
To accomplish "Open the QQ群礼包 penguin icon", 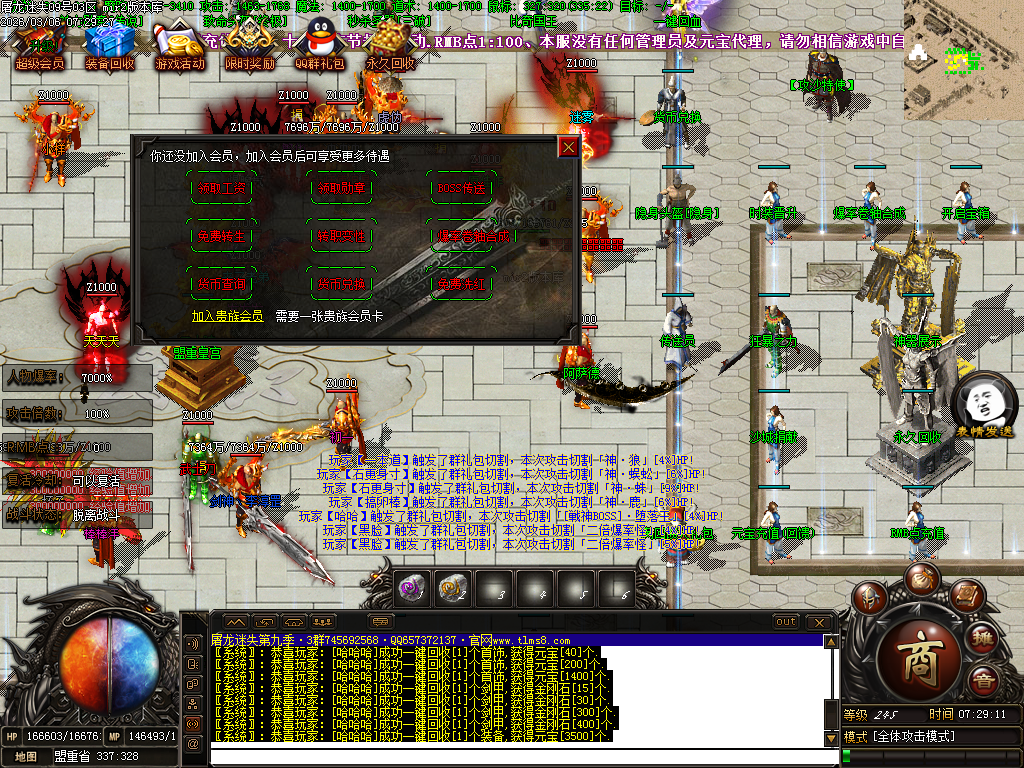I will pyautogui.click(x=320, y=45).
